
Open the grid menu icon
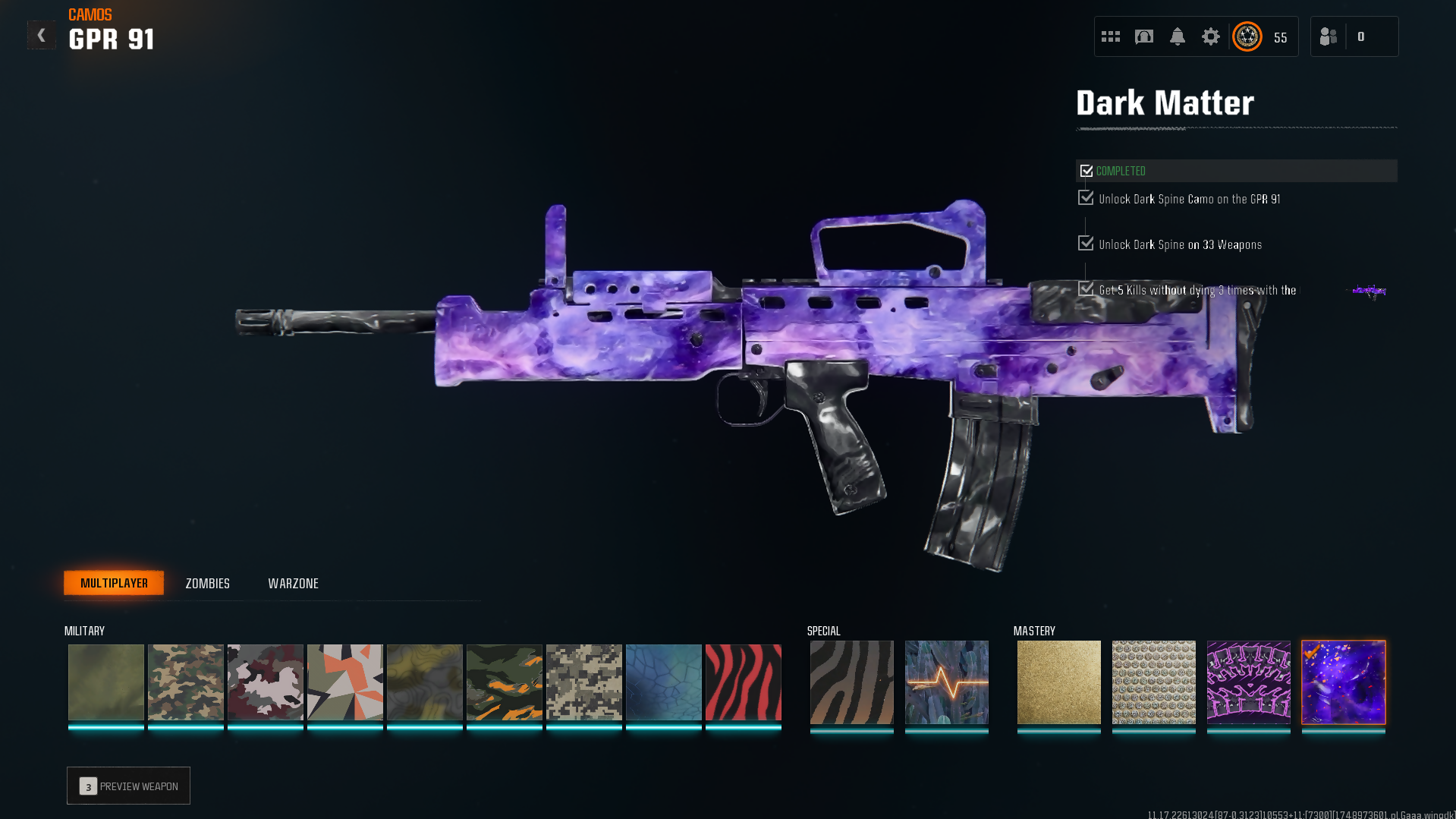(x=1111, y=36)
